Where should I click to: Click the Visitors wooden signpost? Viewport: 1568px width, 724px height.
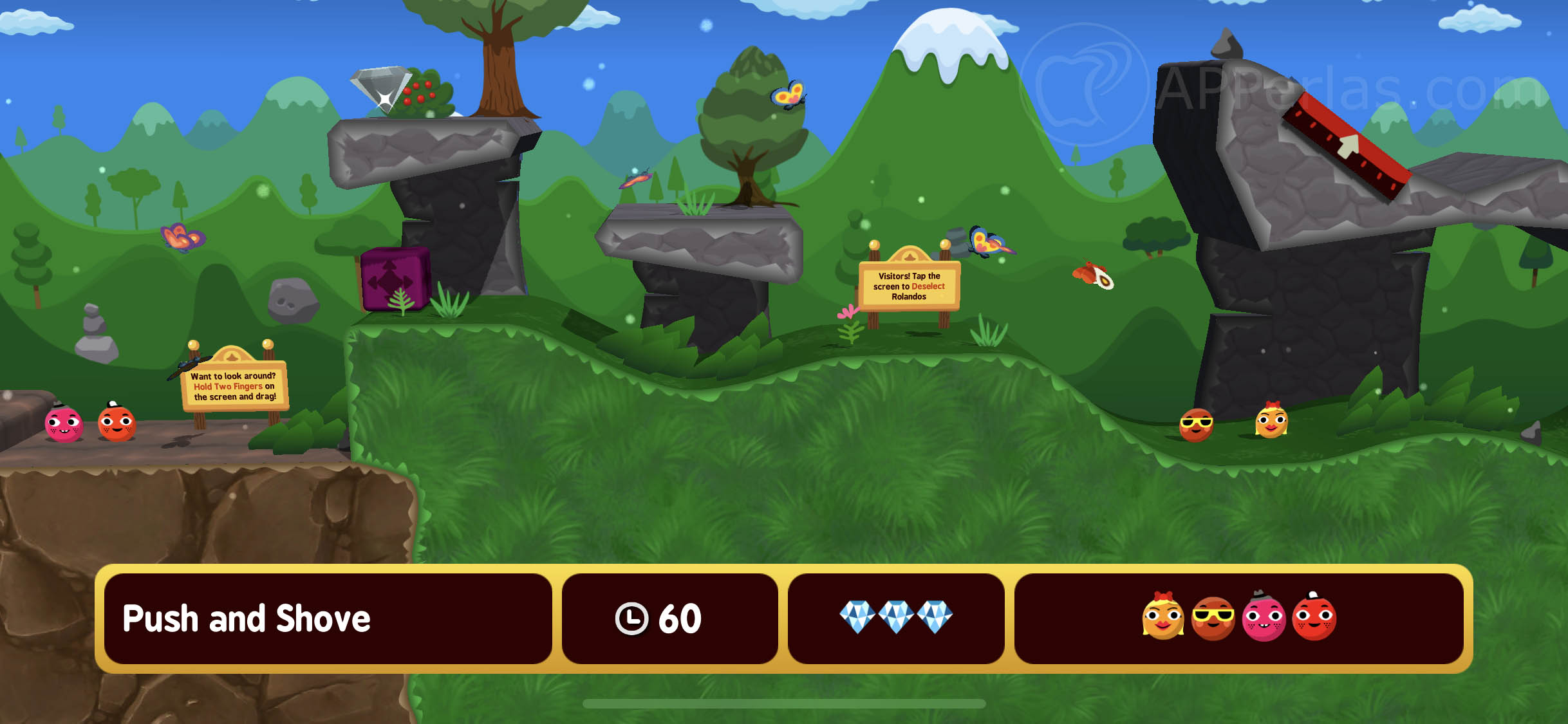point(910,286)
